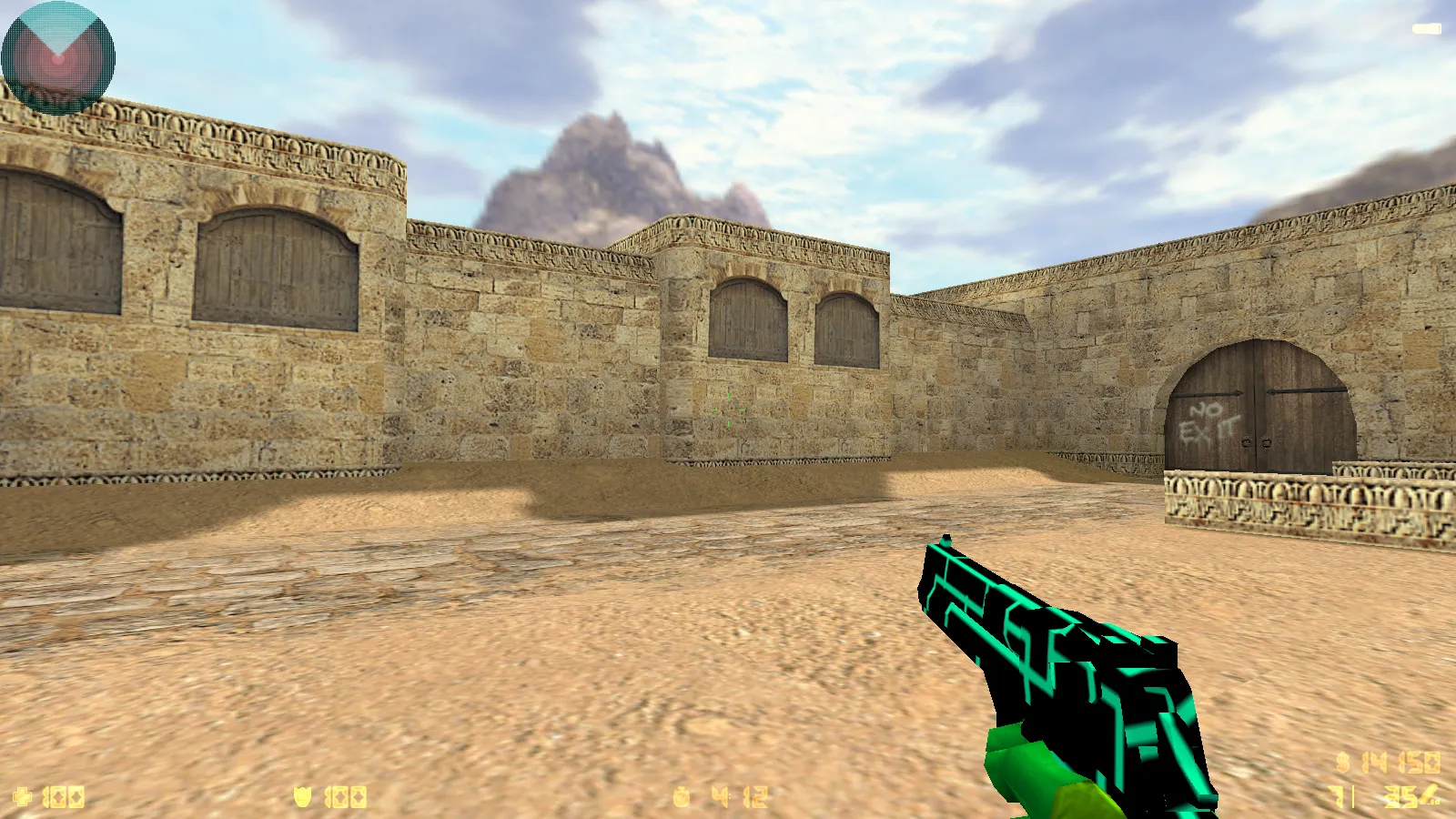1456x819 pixels.
Task: Click the NO EXIT graffiti text
Action: coord(1210,420)
